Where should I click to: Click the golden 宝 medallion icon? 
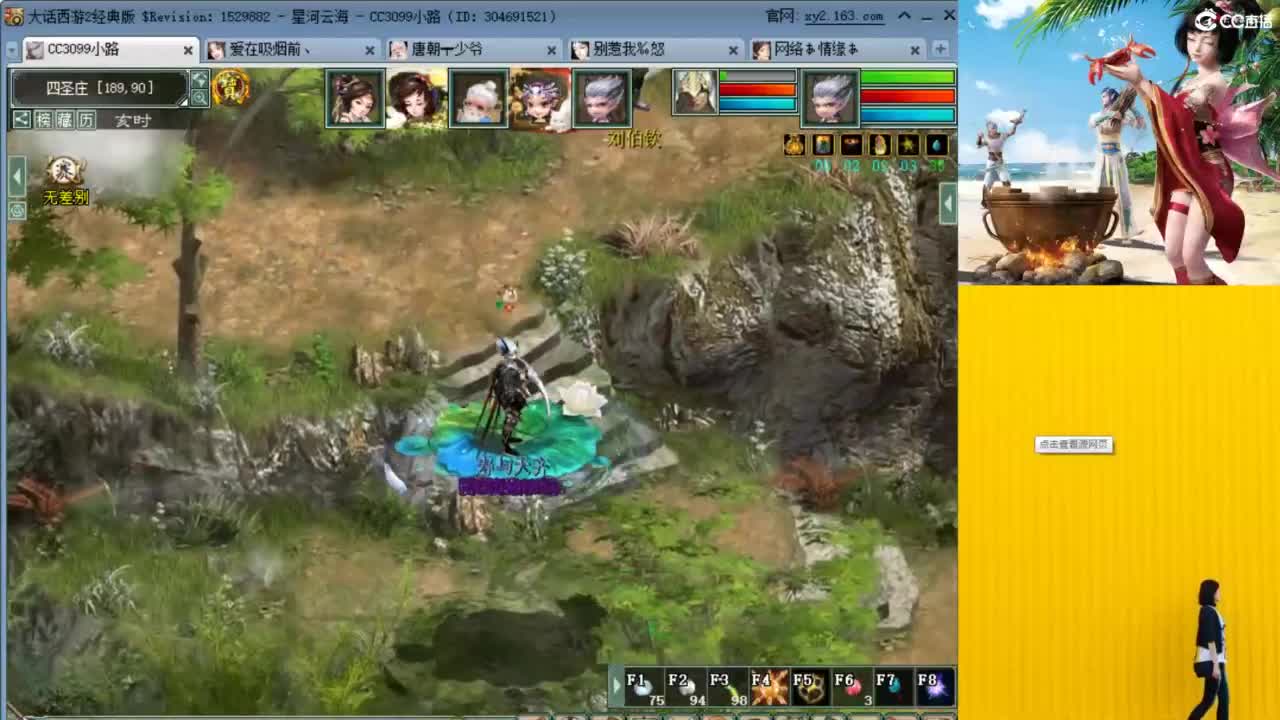229,87
